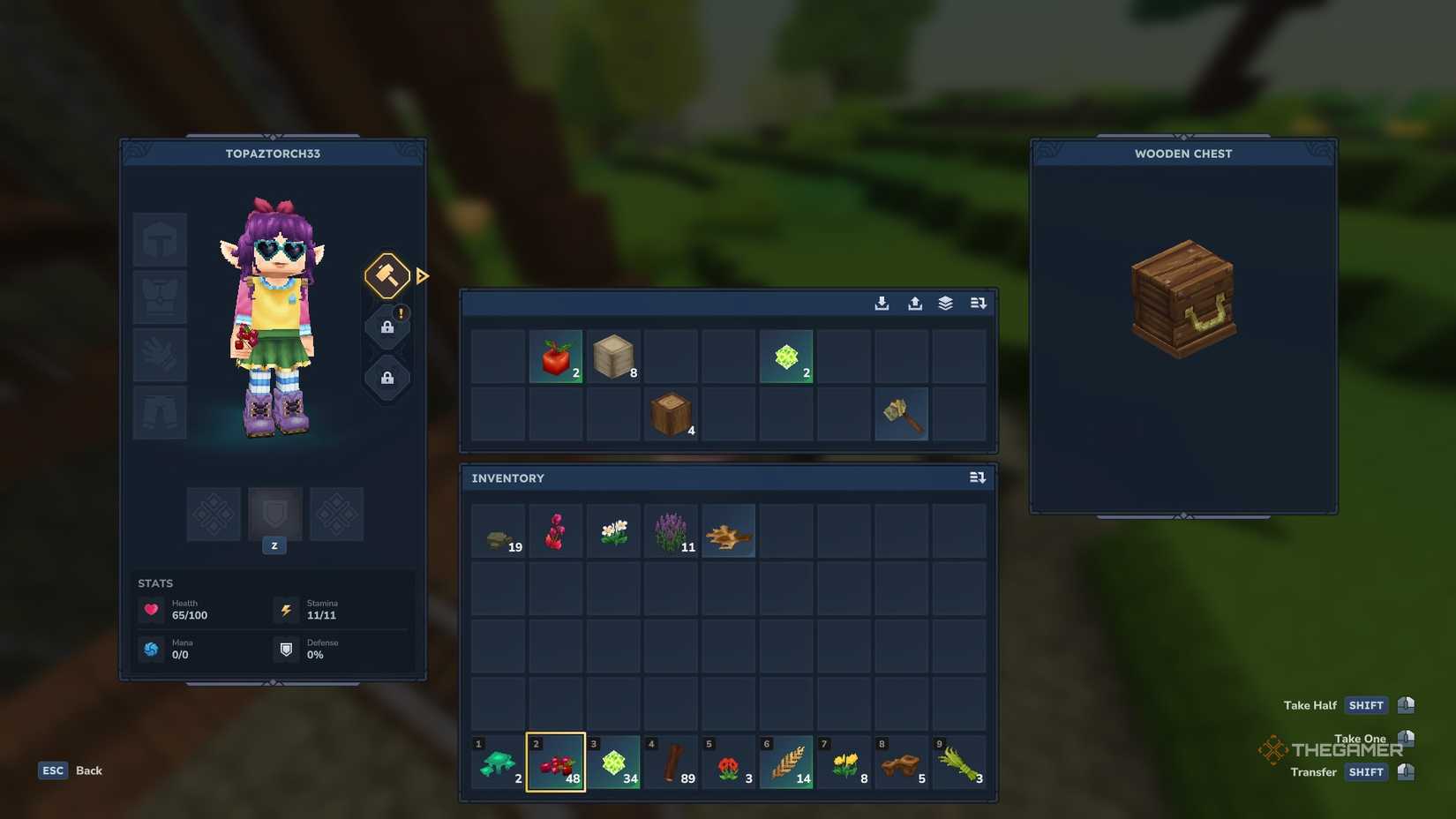Select the chestplate equipment slot
This screenshot has height=819, width=1456.
(160, 297)
